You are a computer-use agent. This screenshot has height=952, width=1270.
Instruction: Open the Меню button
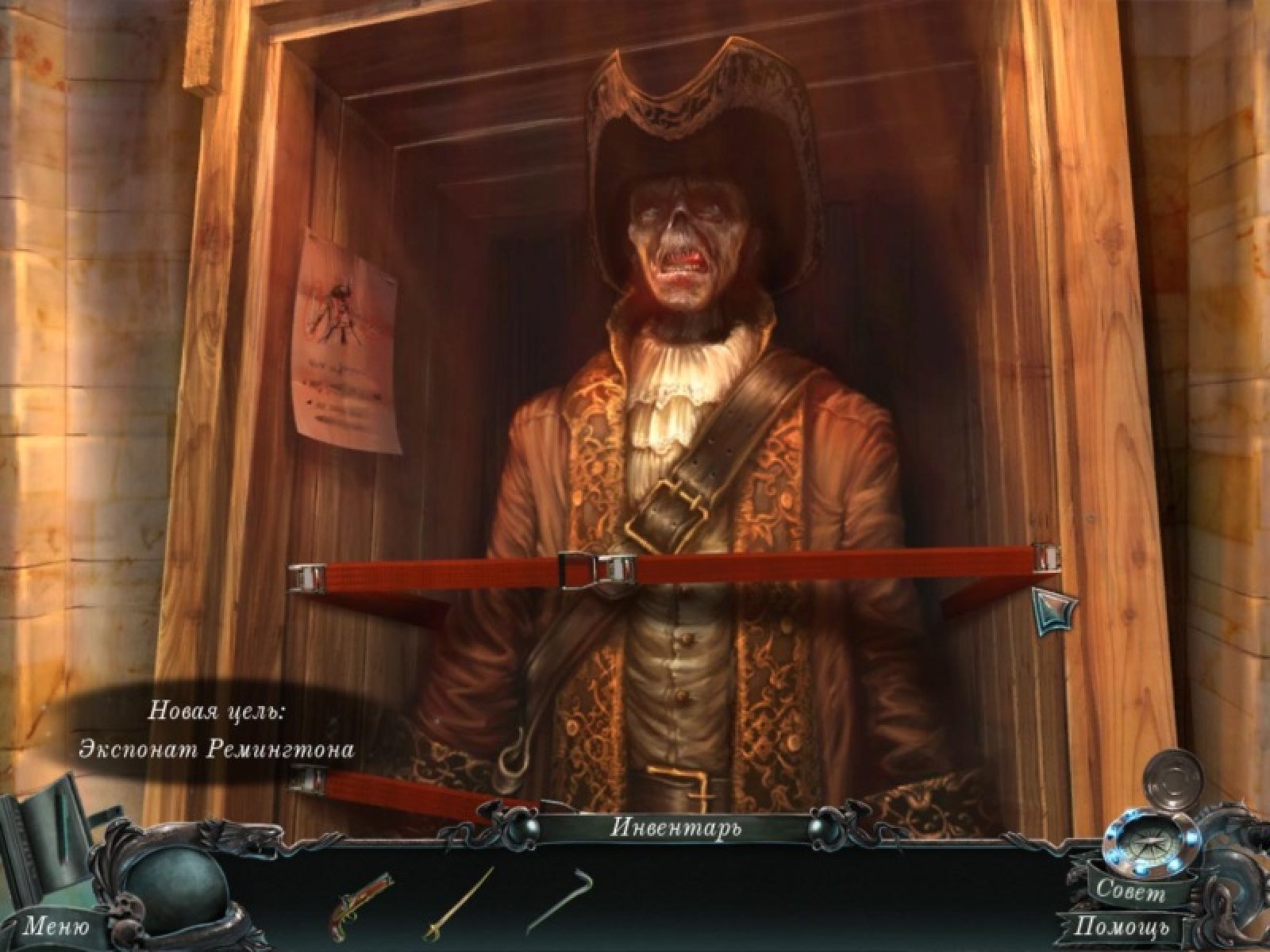56,924
